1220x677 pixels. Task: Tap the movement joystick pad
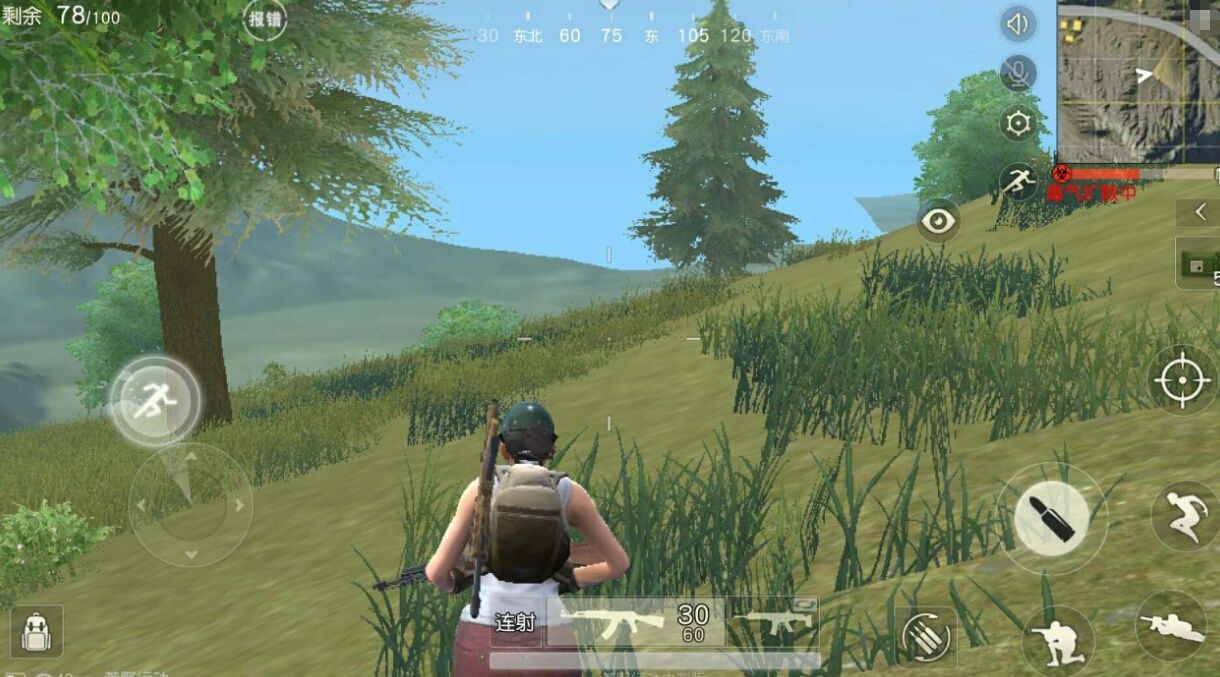[190, 505]
